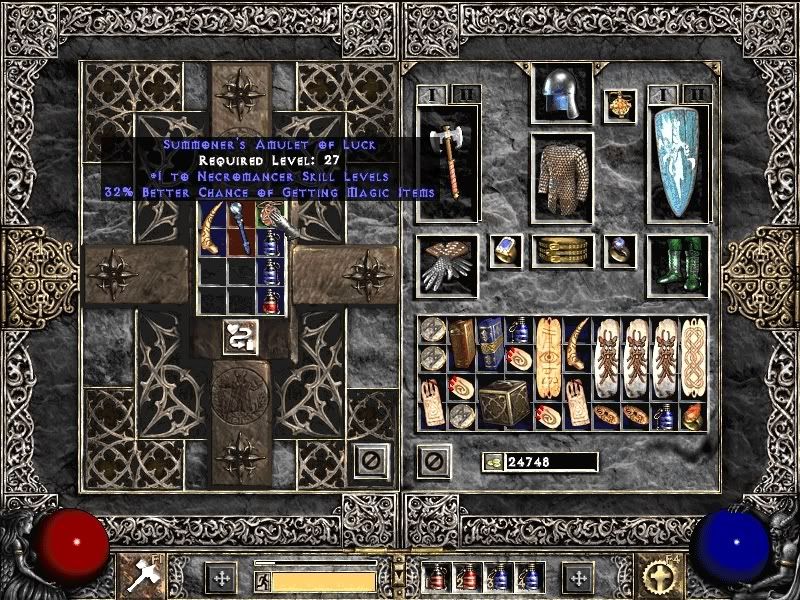
Task: Select the equipped gold belt
Action: tap(562, 252)
